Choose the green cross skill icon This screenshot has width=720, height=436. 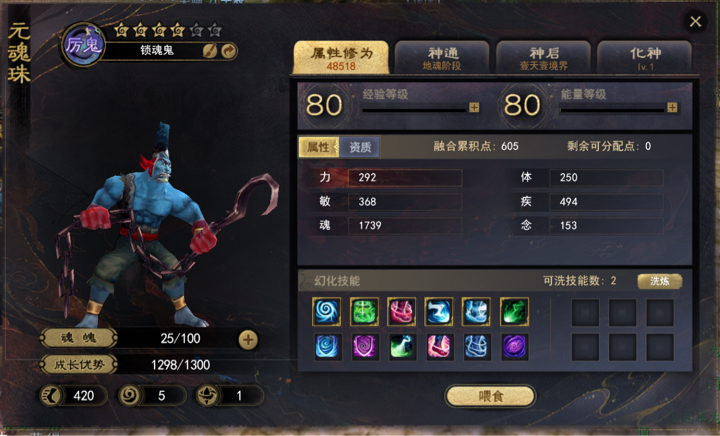click(363, 311)
